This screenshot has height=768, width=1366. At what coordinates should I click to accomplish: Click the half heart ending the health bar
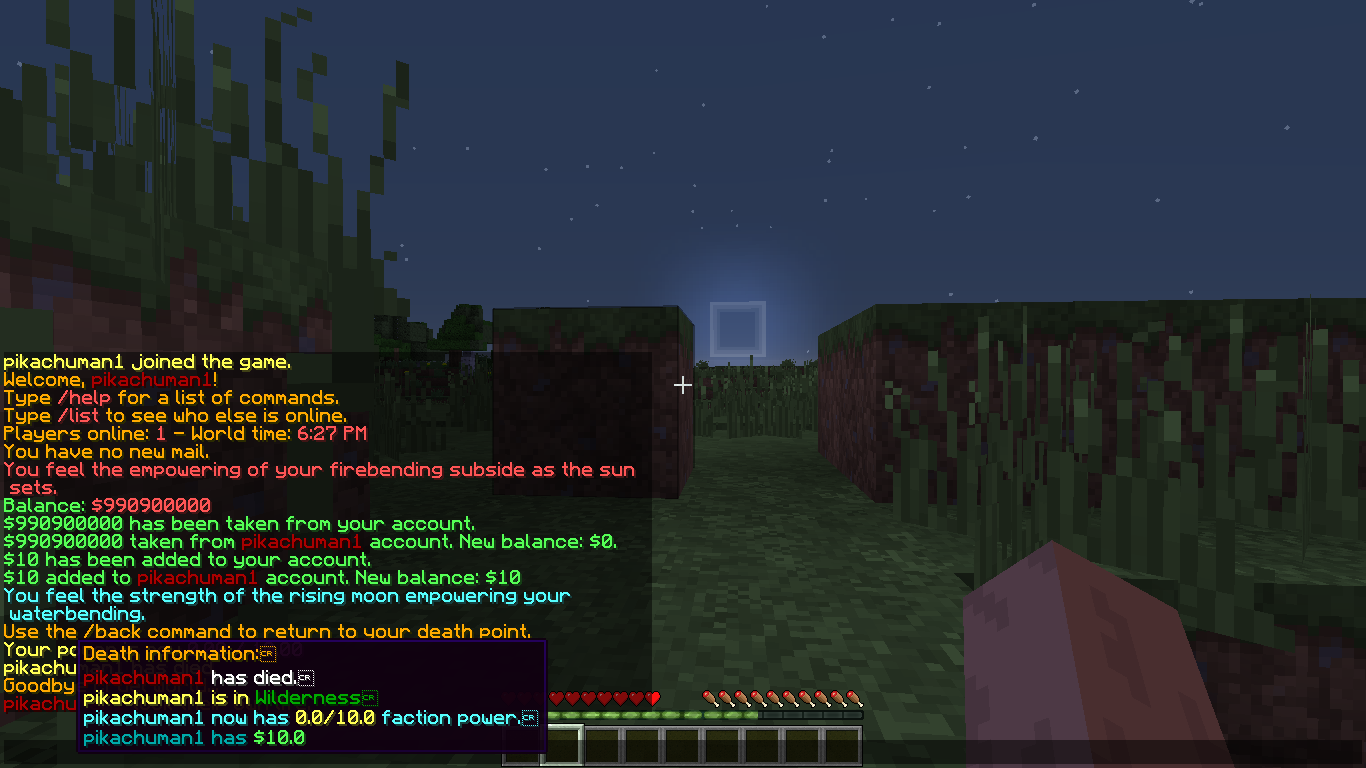(653, 697)
